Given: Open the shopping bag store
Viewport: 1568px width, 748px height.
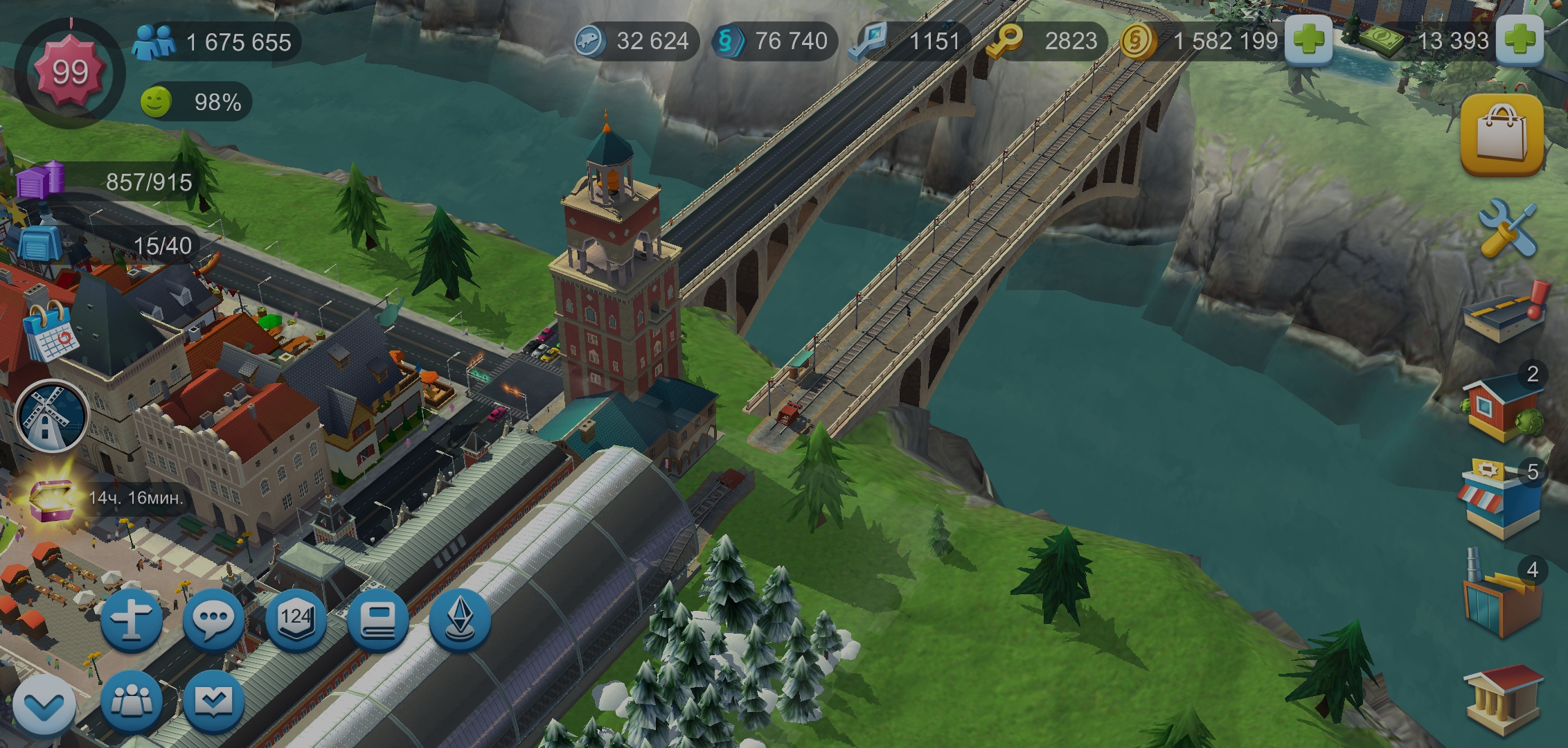Looking at the screenshot, I should click(x=1502, y=136).
